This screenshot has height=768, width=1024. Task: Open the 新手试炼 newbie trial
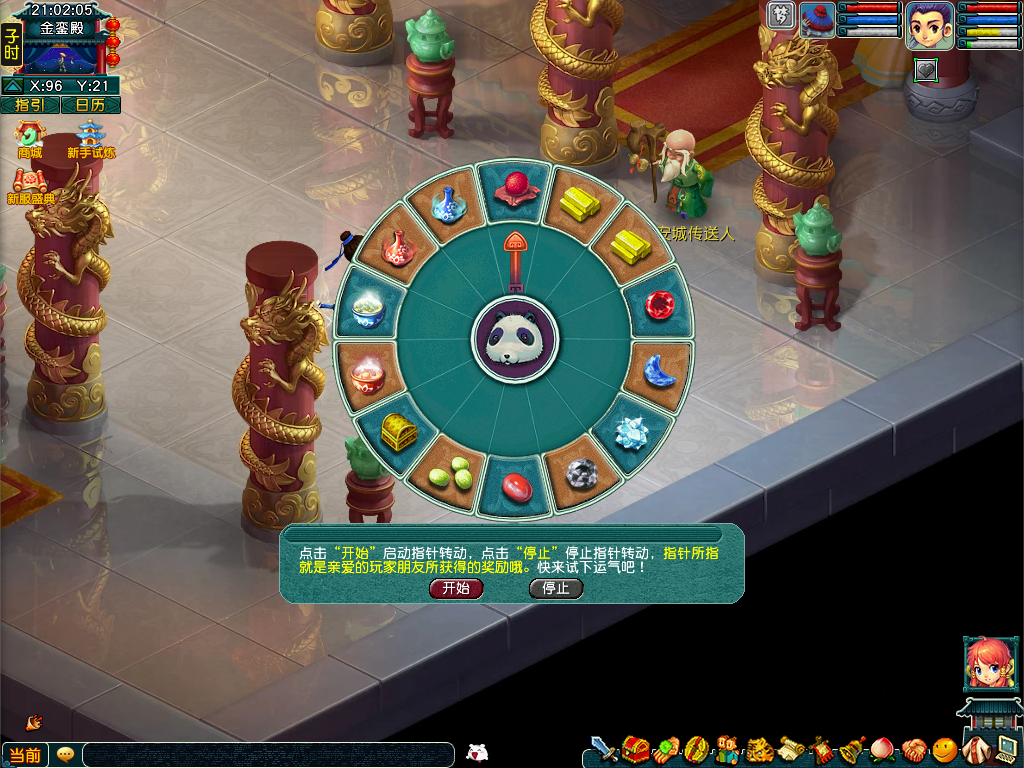point(91,138)
